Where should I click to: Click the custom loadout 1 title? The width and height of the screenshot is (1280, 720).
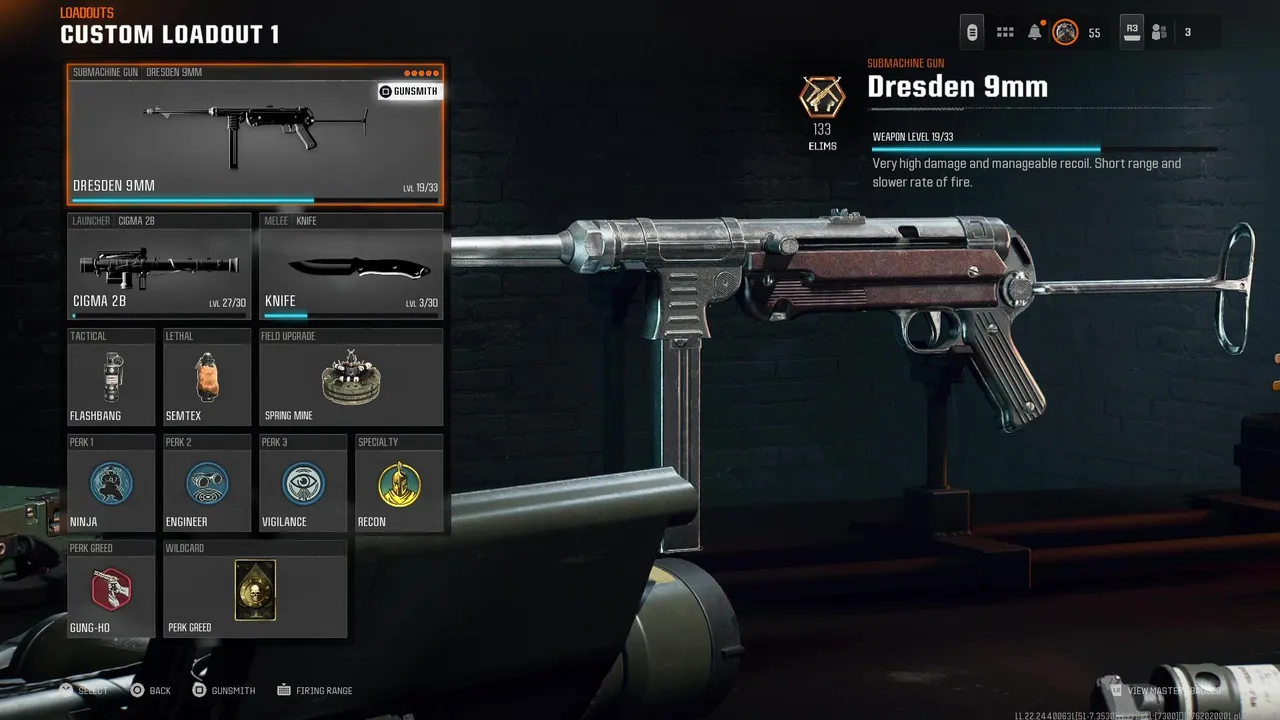[170, 35]
